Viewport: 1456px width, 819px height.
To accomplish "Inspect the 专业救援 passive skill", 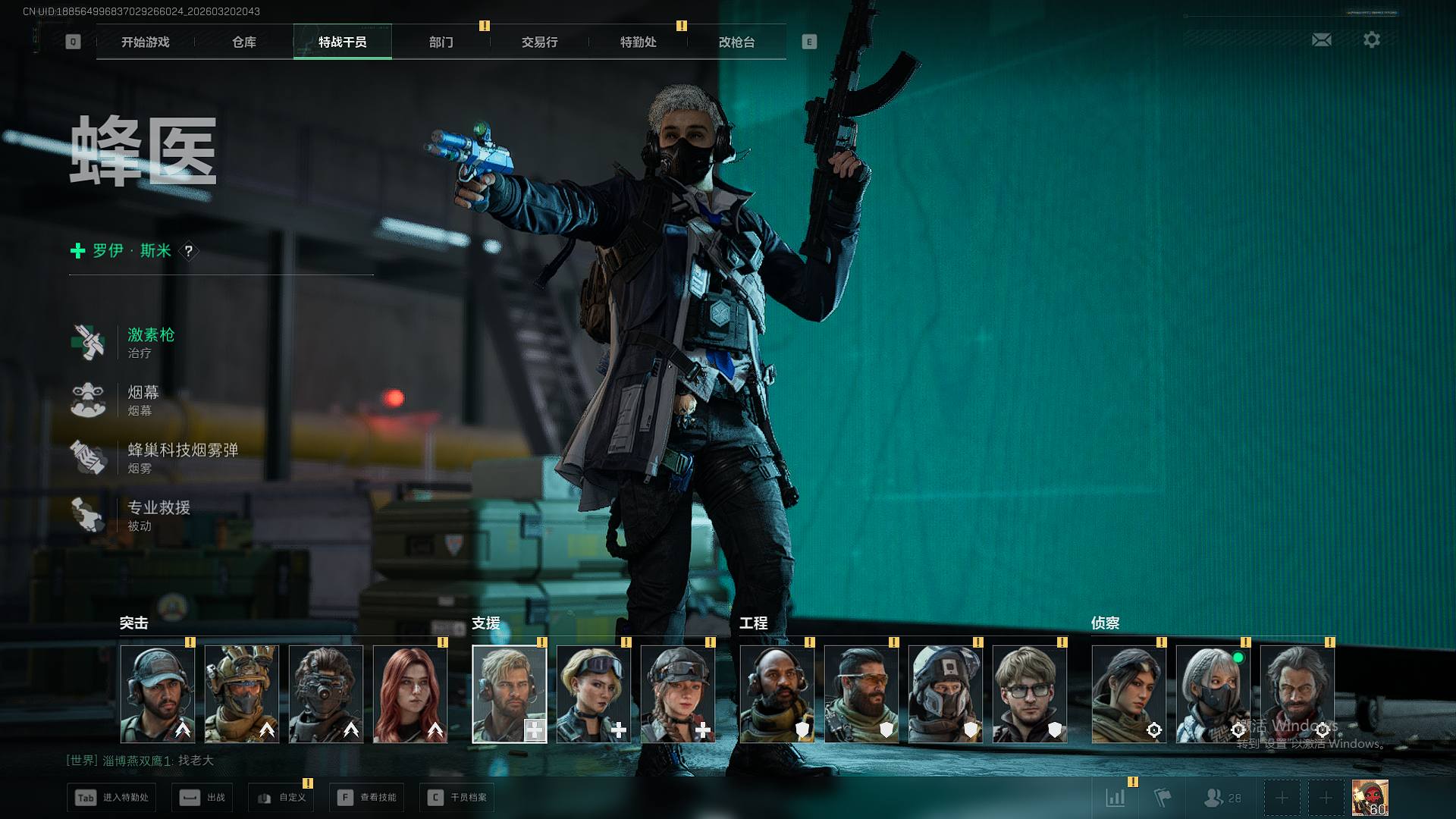I will tap(158, 515).
